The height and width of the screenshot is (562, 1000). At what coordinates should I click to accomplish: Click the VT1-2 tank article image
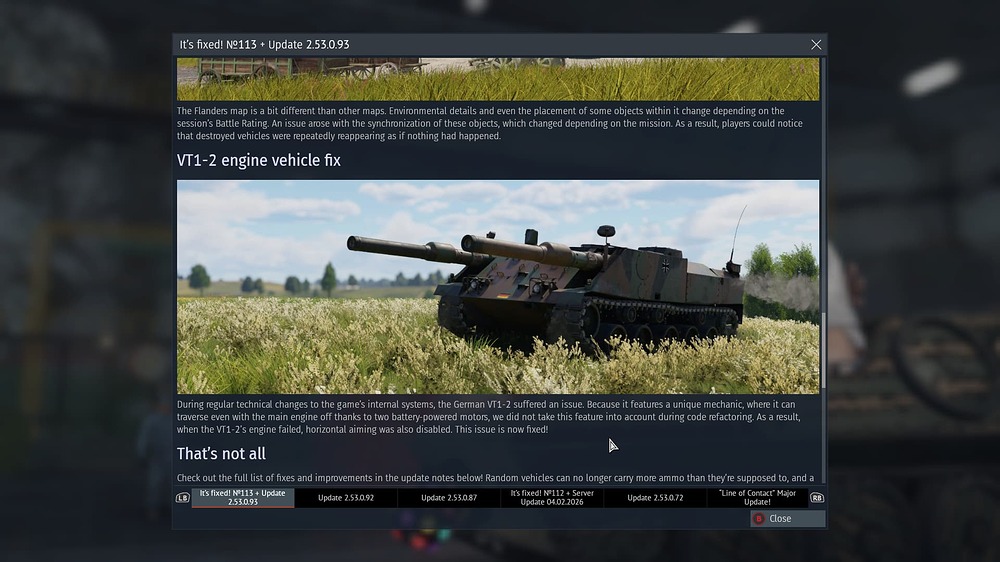tap(498, 287)
